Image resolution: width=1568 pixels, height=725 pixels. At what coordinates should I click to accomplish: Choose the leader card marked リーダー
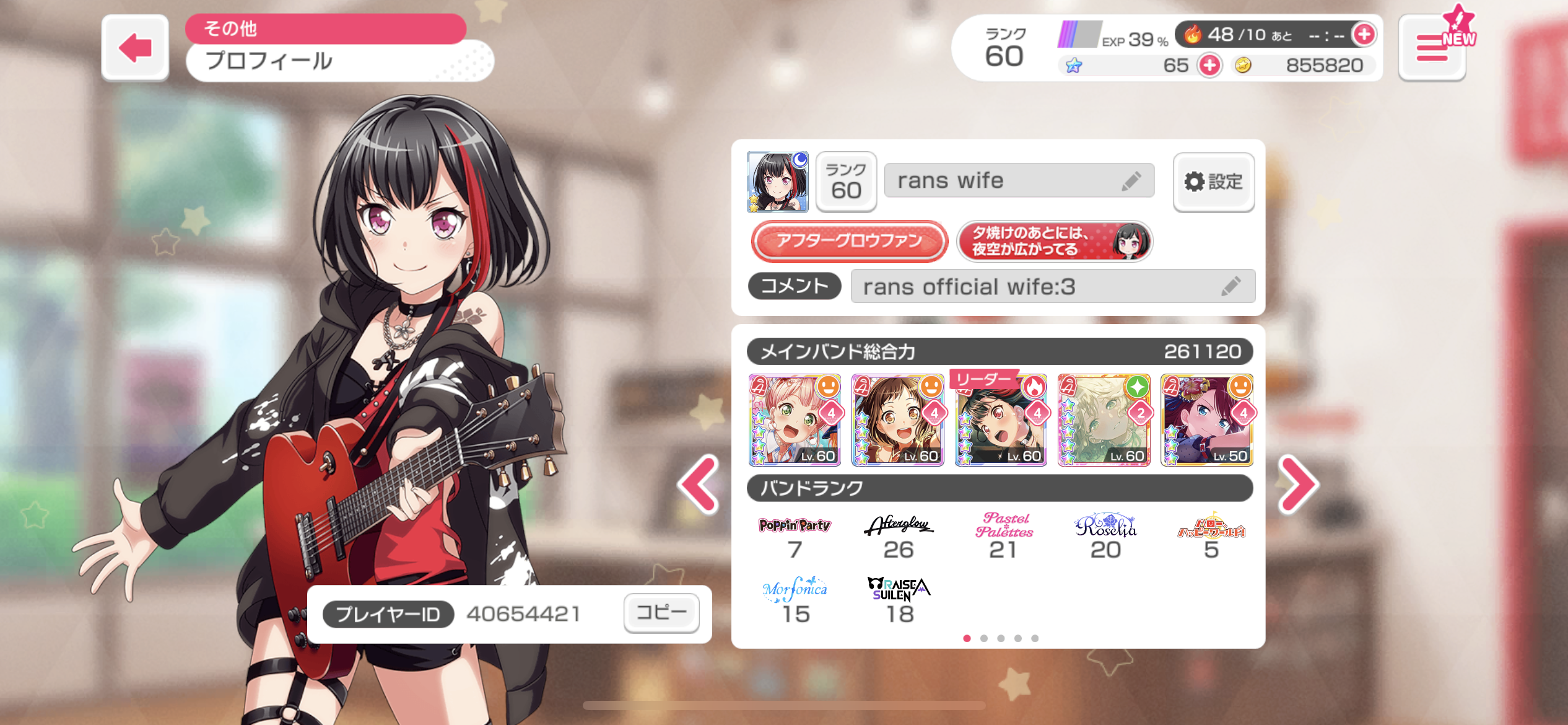point(1001,420)
